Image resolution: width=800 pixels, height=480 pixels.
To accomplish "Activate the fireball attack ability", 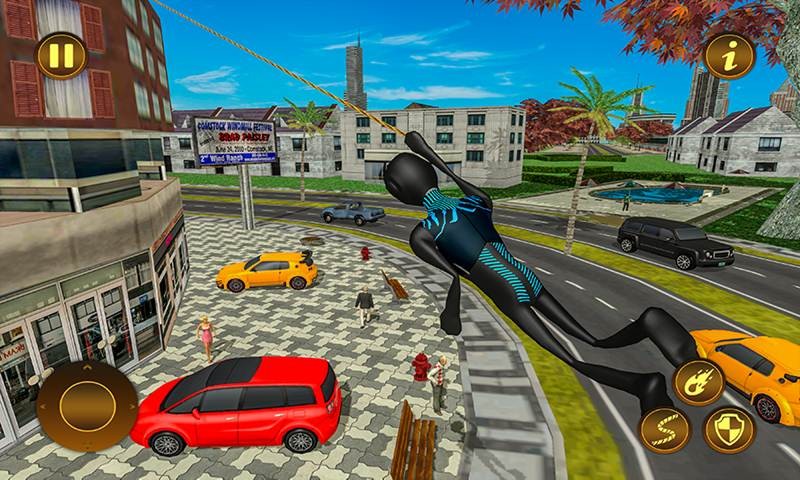I will click(x=698, y=382).
